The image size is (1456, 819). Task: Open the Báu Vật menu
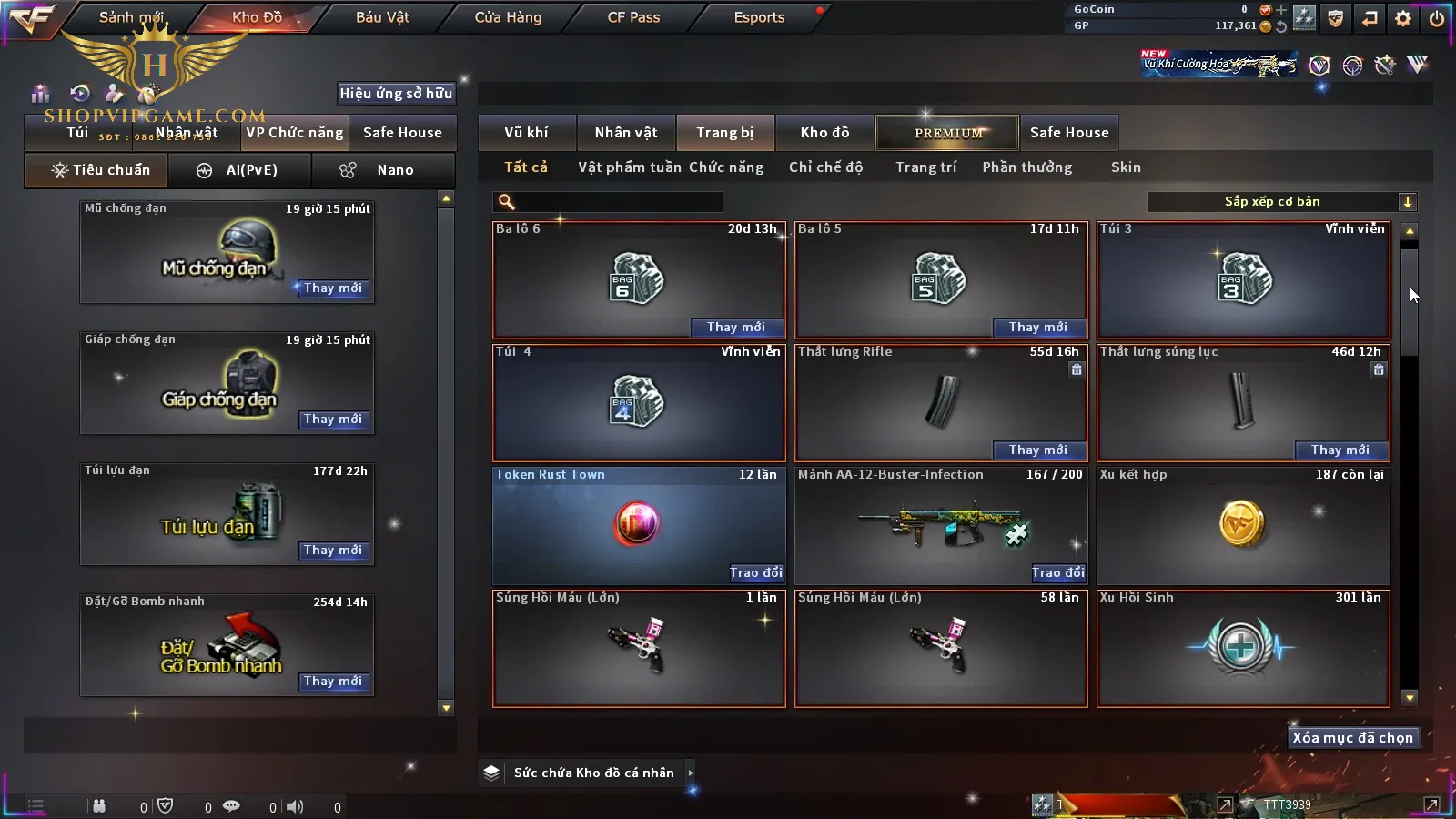pyautogui.click(x=382, y=17)
